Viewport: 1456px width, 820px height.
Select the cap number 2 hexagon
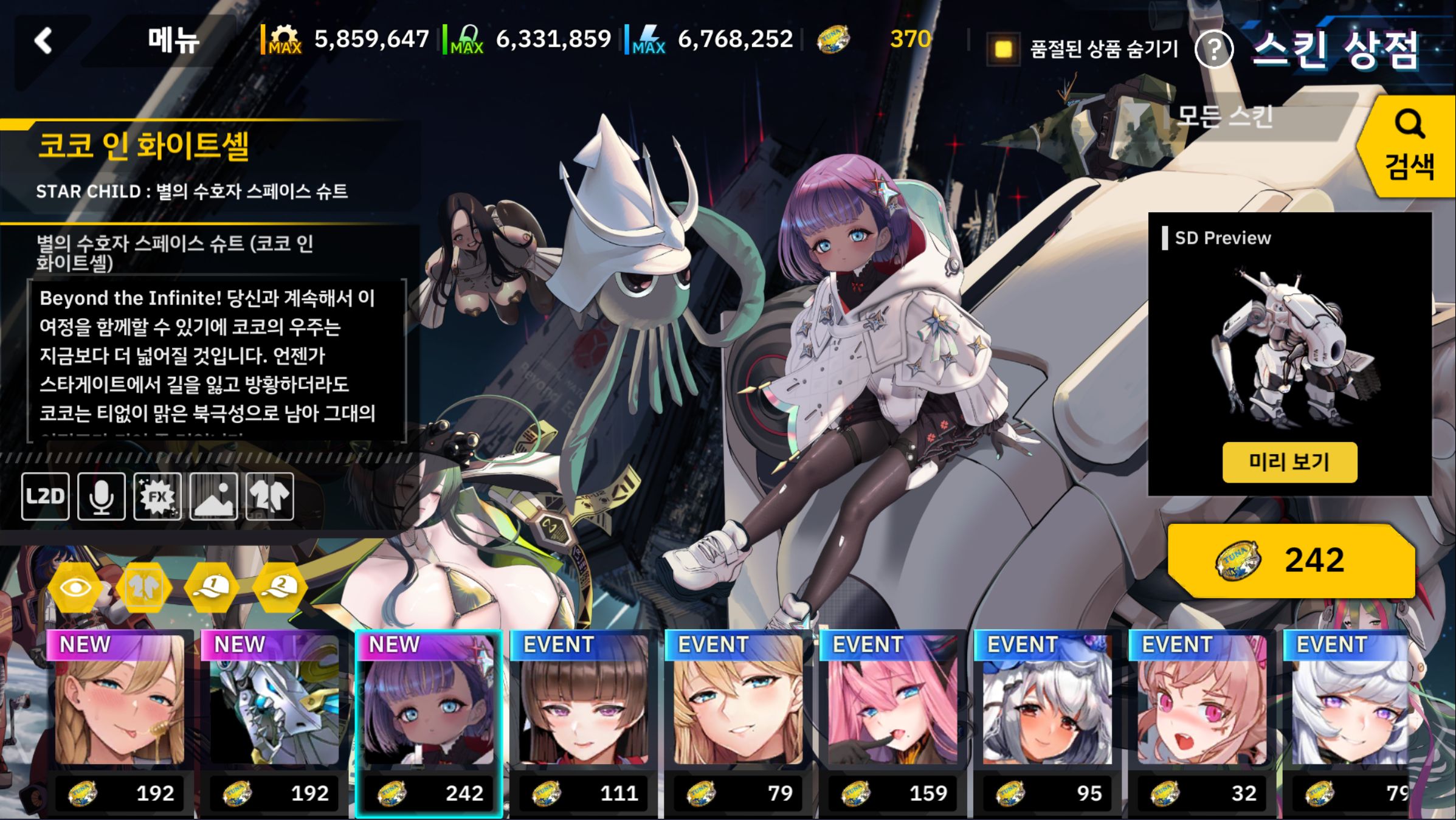point(280,587)
